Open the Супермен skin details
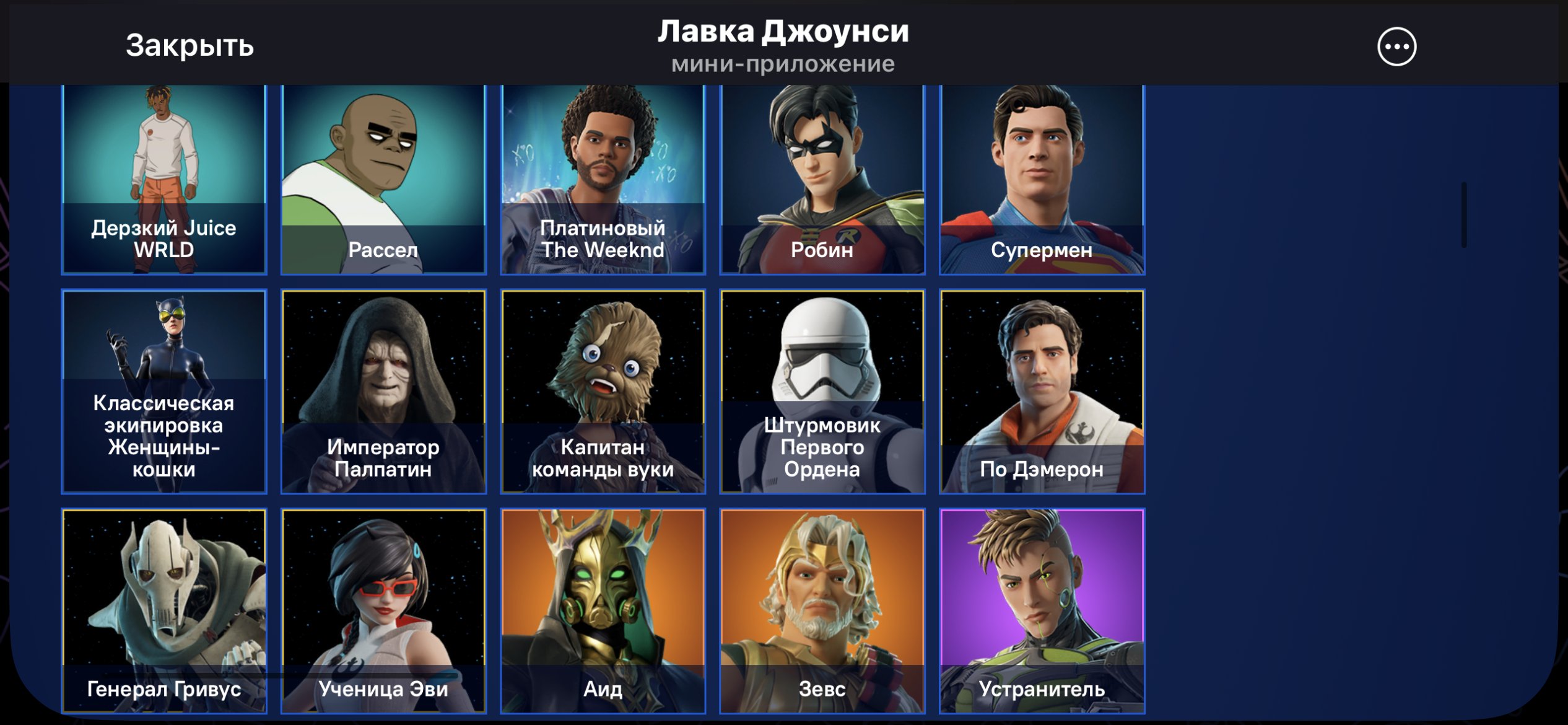1568x725 pixels. pos(1043,180)
